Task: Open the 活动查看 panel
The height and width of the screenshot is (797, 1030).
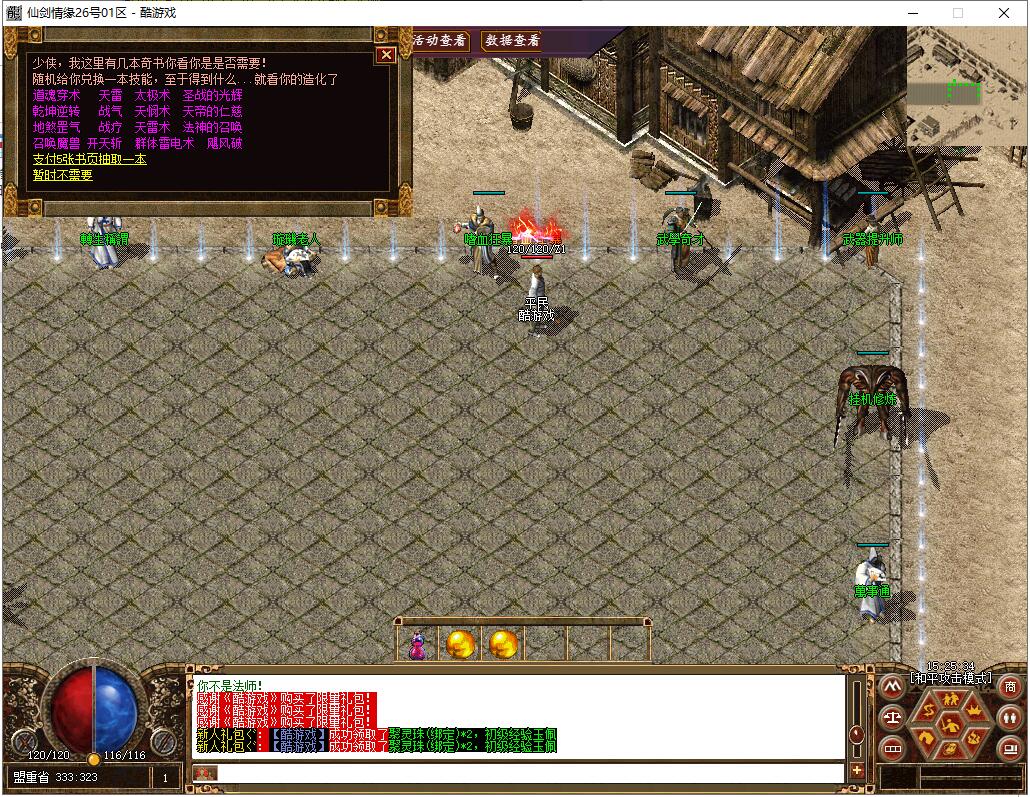Action: (440, 41)
